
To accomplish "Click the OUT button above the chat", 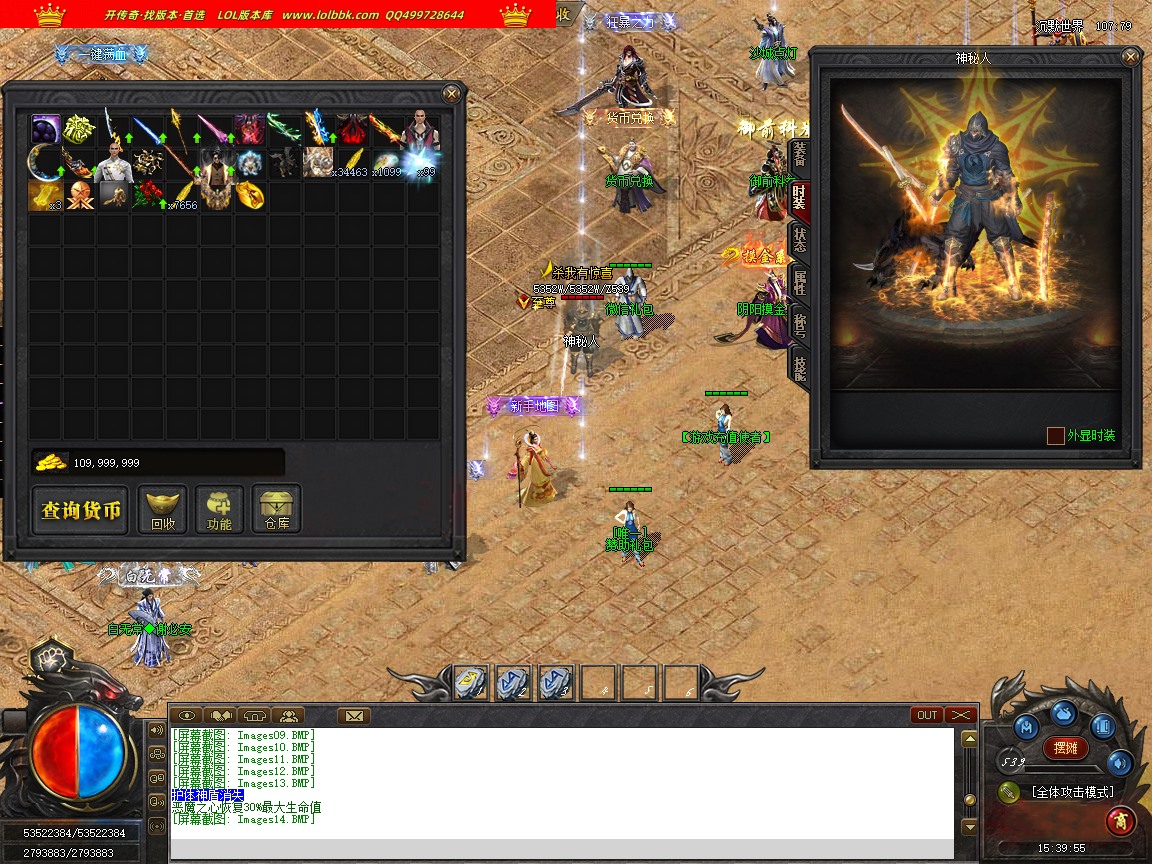I will click(927, 715).
